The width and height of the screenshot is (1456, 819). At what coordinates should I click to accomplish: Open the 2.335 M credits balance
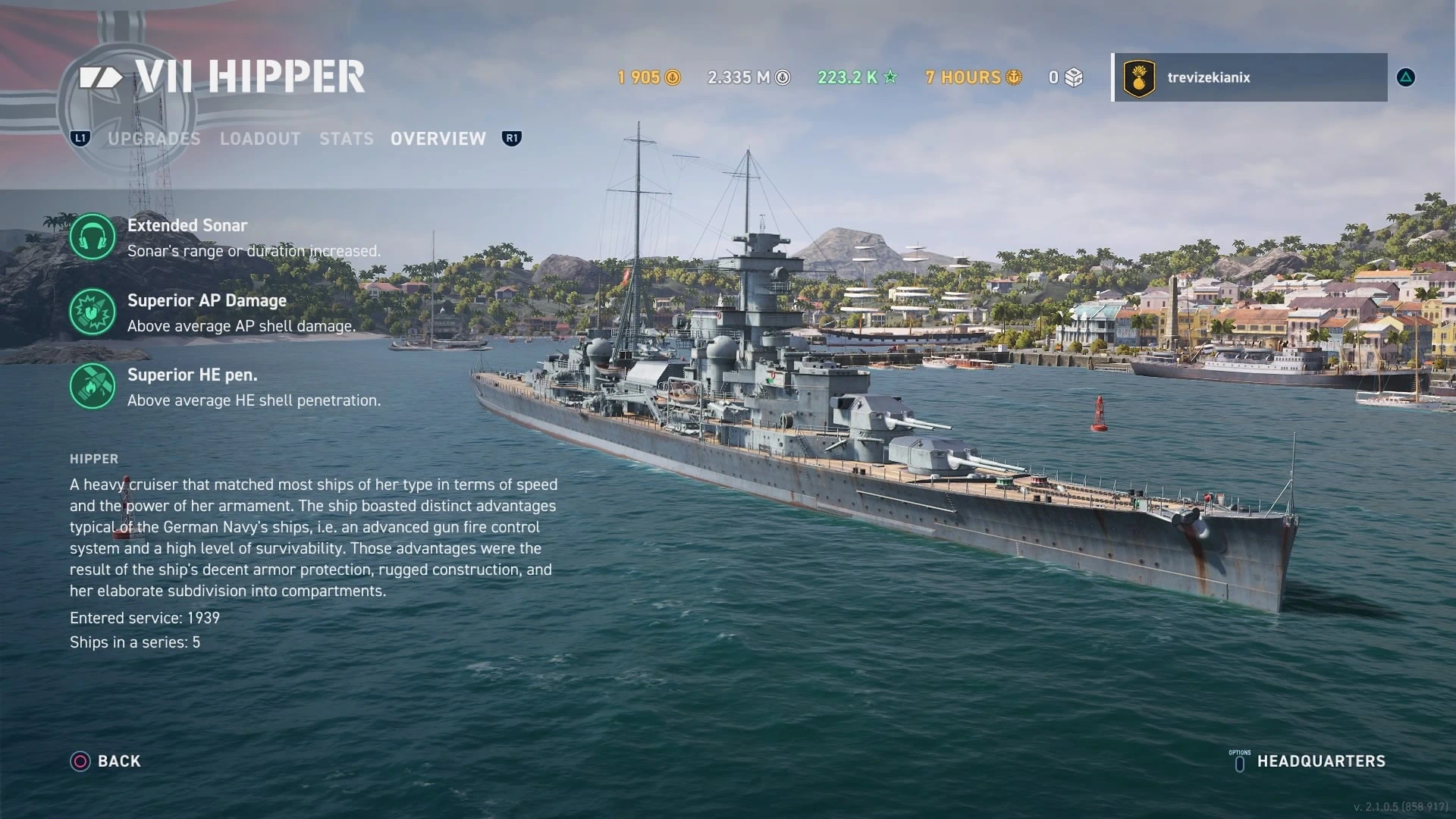click(x=748, y=77)
